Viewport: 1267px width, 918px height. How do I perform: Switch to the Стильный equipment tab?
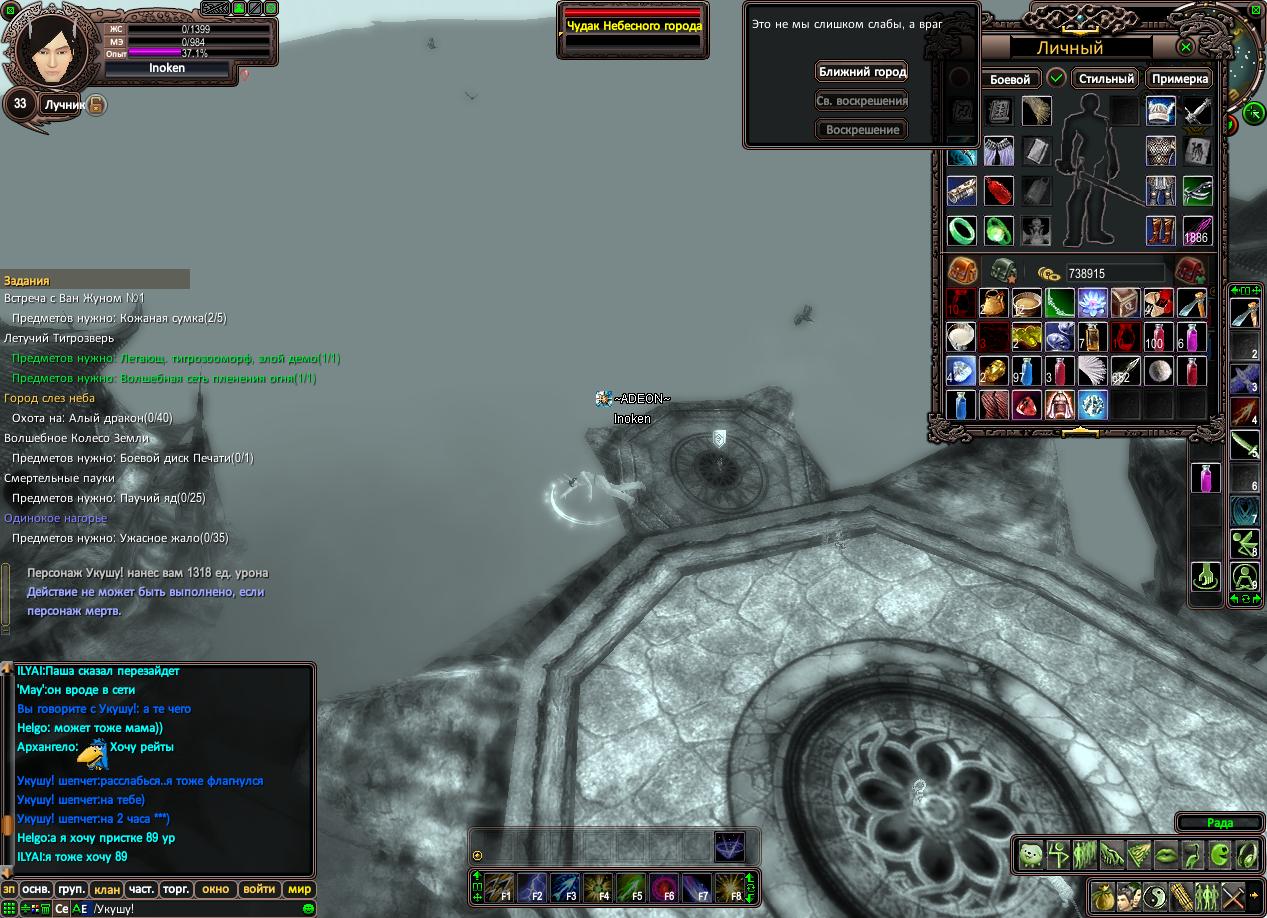click(1106, 79)
